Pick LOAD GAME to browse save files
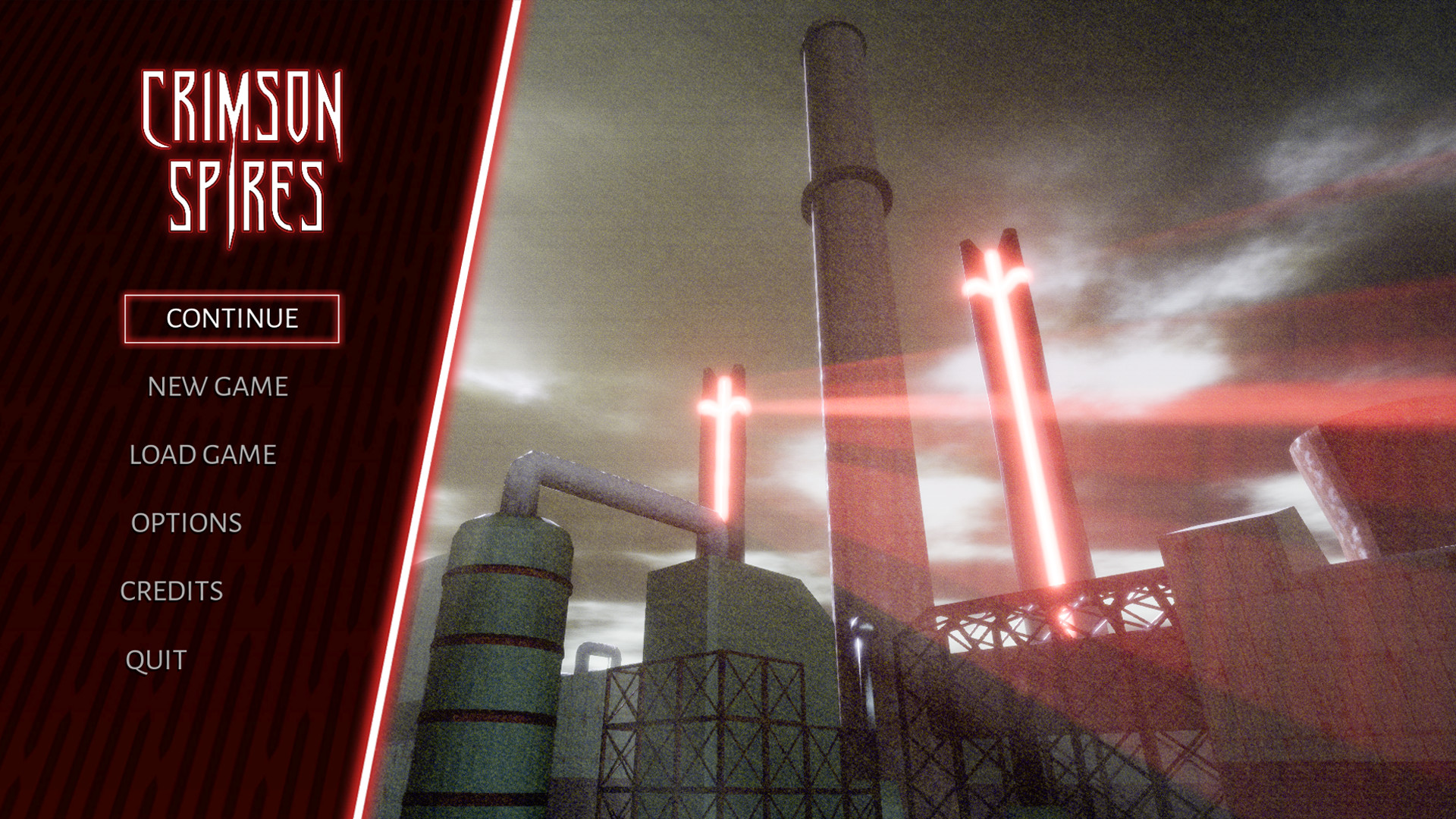 click(202, 456)
